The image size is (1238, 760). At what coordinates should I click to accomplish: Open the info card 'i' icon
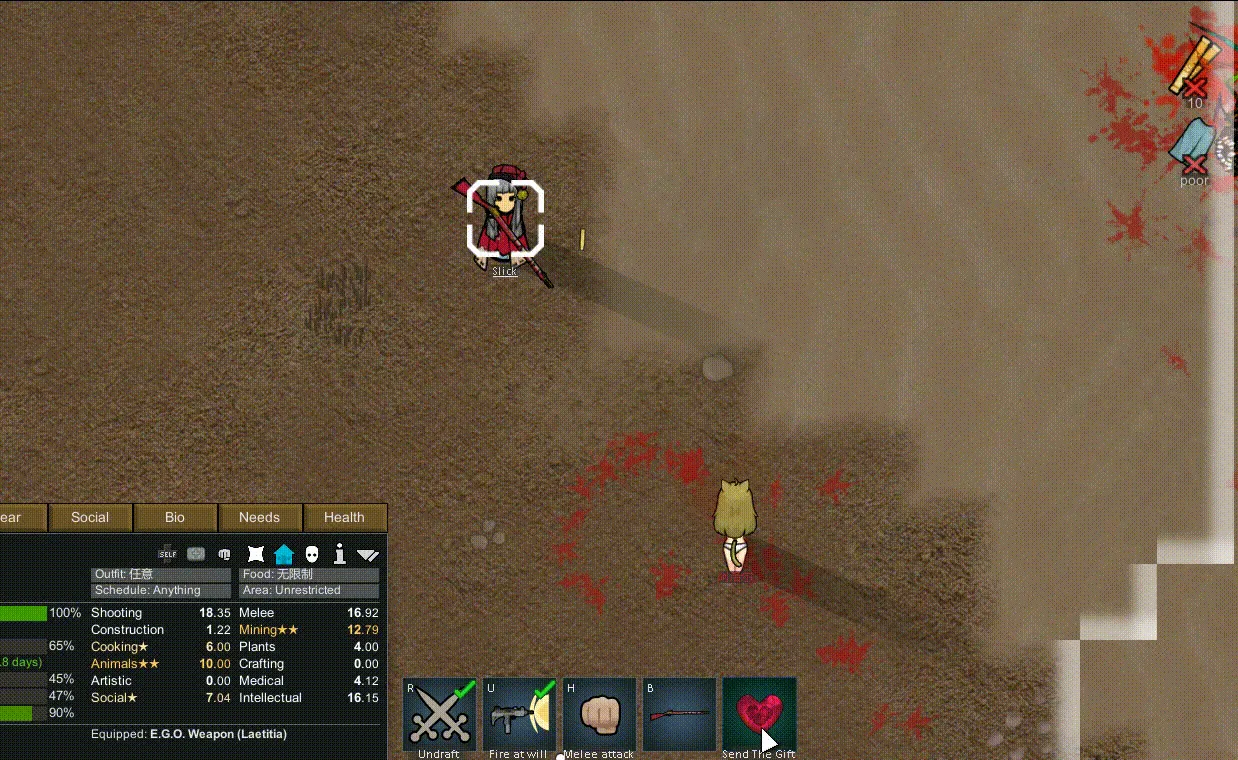pos(340,554)
